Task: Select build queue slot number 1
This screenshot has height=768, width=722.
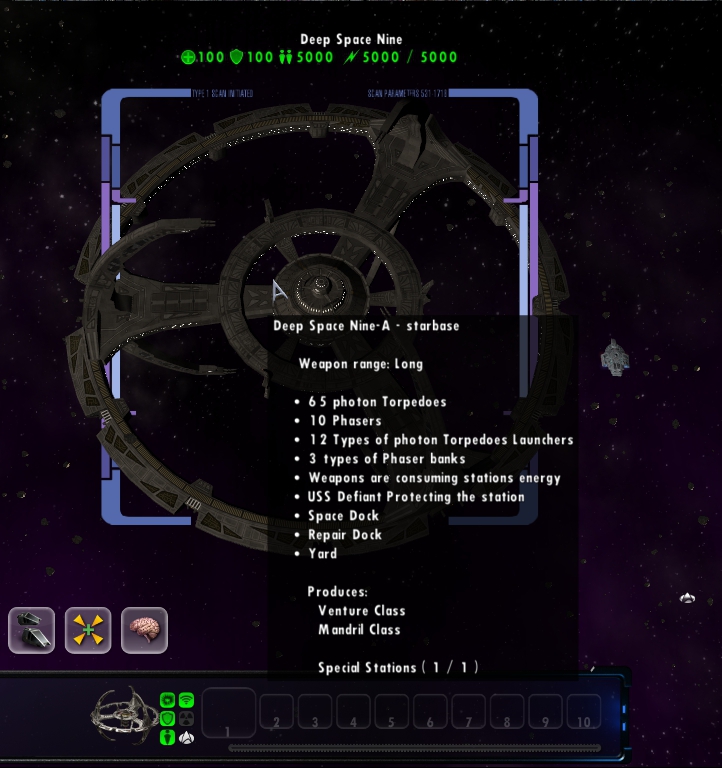Action: pyautogui.click(x=229, y=713)
